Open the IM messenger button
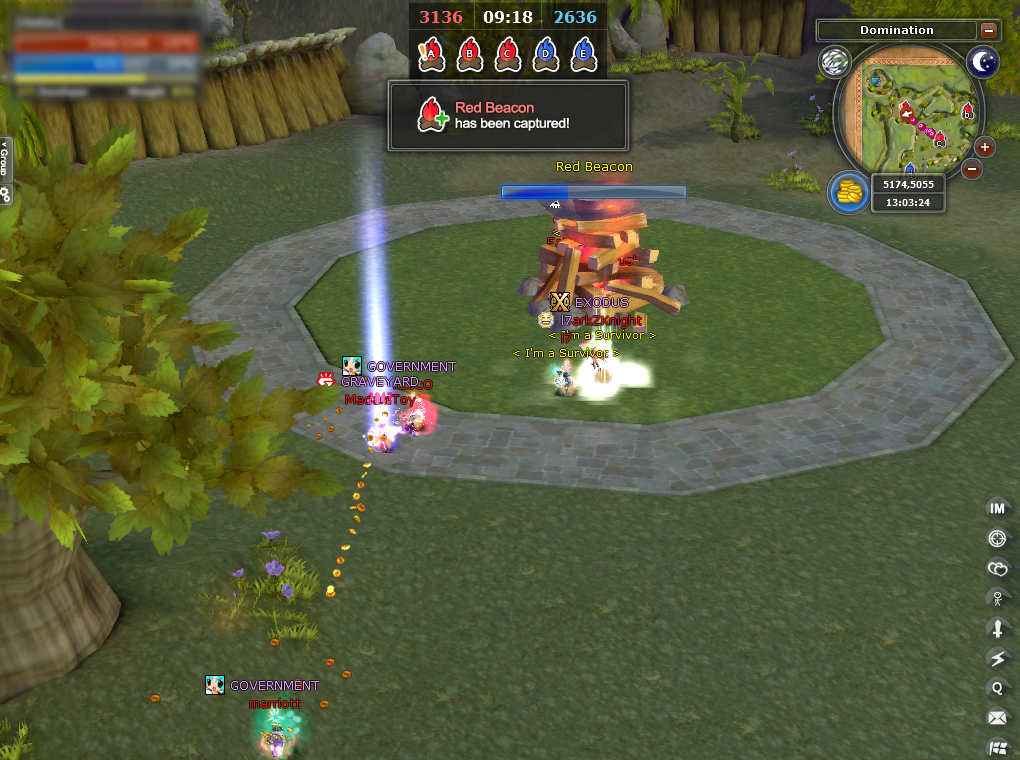The height and width of the screenshot is (760, 1020). pos(997,509)
